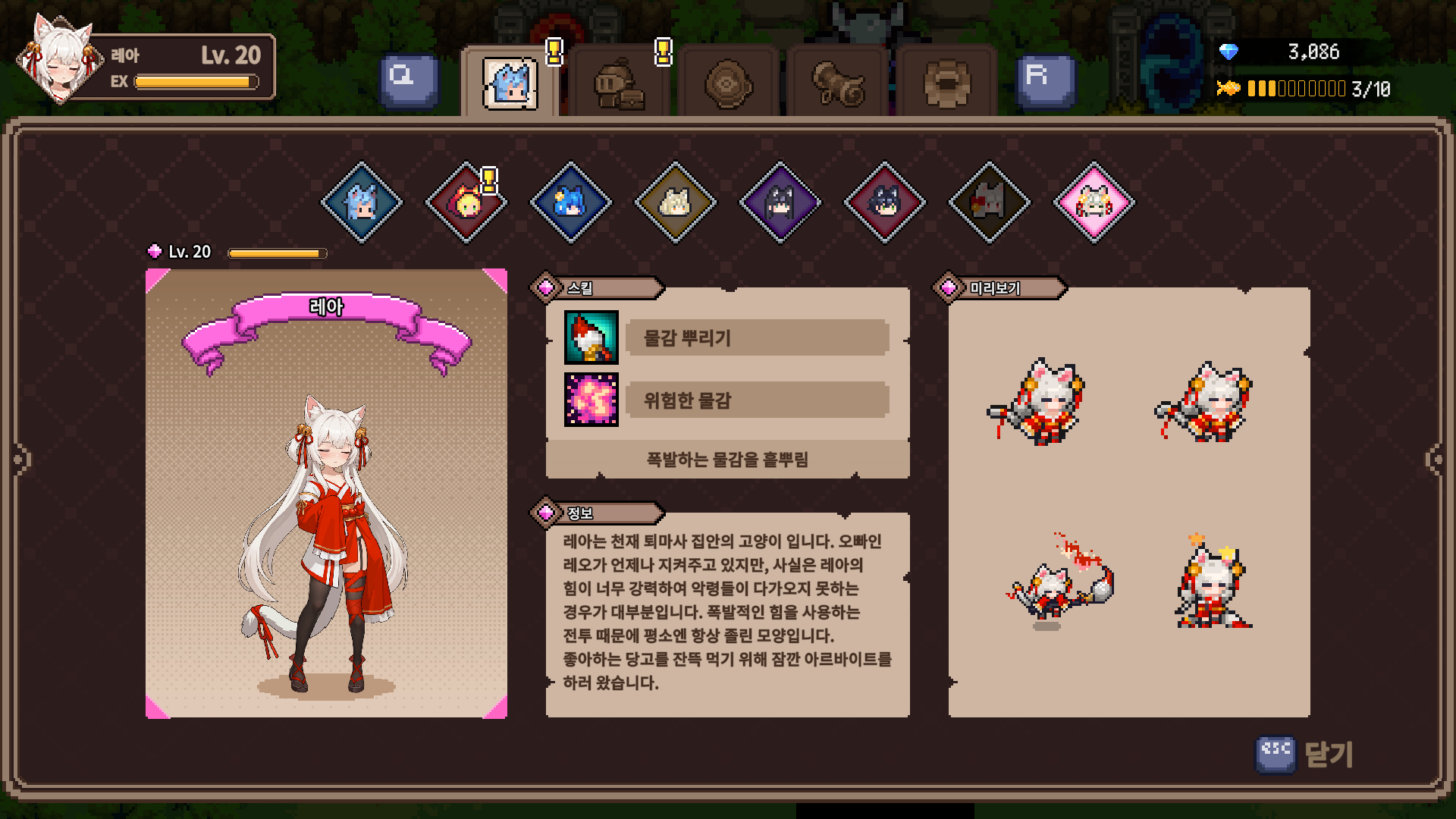Viewport: 1456px width, 819px height.
Task: Open the paw badge tab
Action: click(946, 83)
